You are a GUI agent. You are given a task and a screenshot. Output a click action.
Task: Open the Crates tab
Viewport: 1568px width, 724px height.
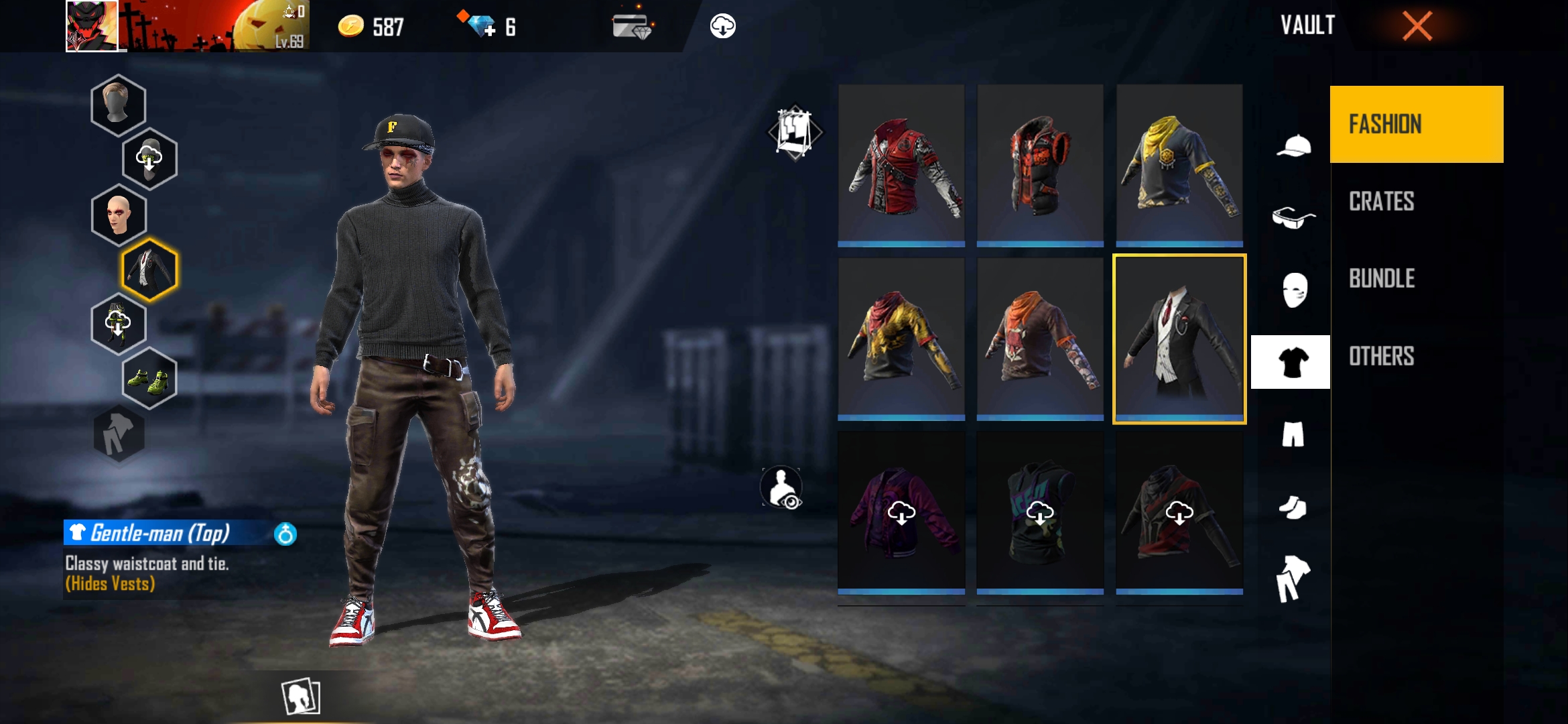pyautogui.click(x=1381, y=202)
